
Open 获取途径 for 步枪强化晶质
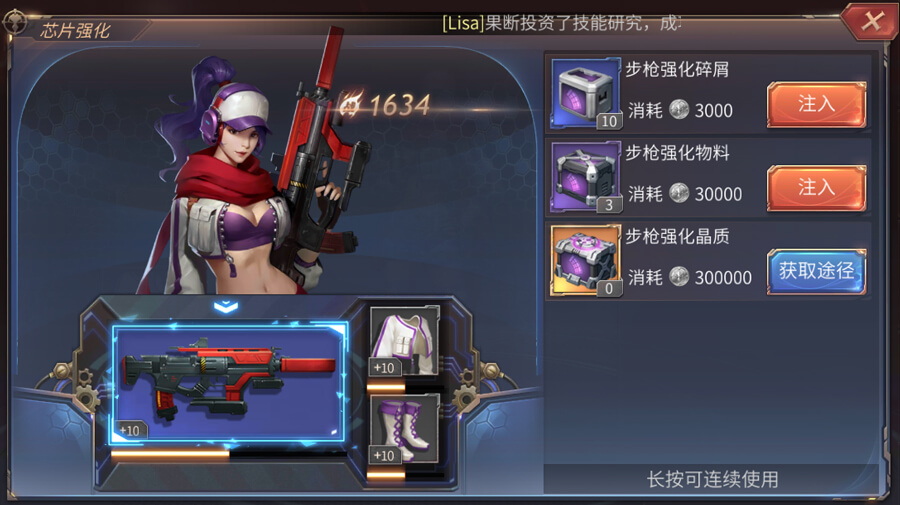pyautogui.click(x=816, y=271)
